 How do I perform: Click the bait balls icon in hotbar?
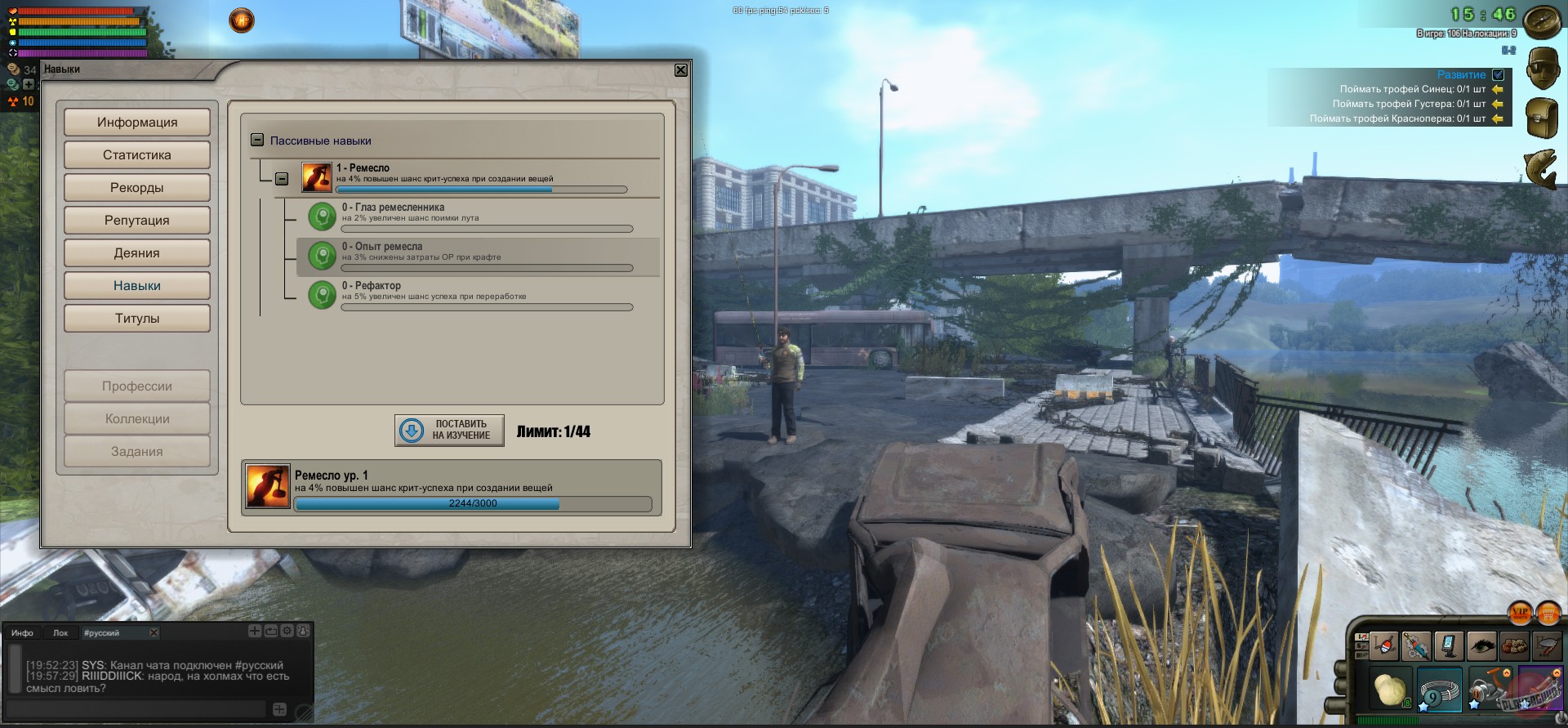point(1515,646)
